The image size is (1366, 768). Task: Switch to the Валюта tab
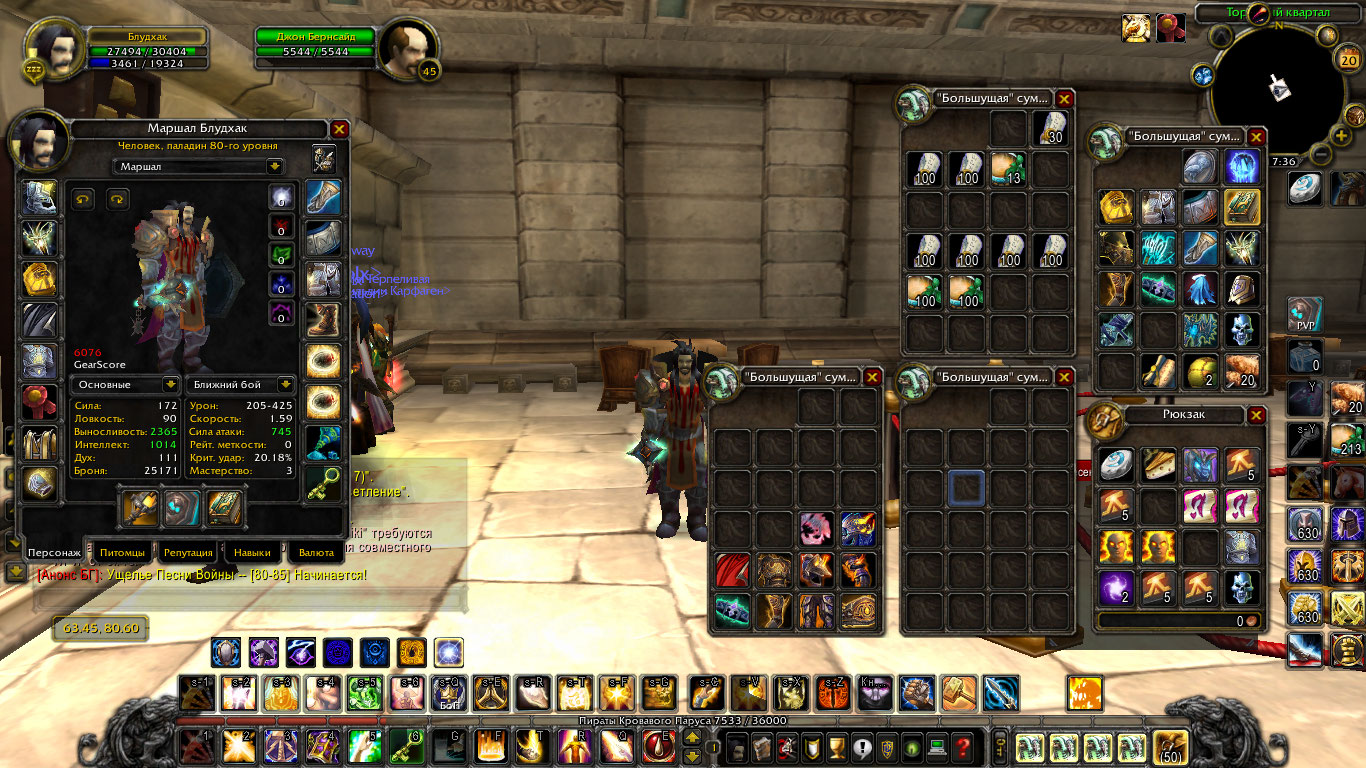[316, 552]
